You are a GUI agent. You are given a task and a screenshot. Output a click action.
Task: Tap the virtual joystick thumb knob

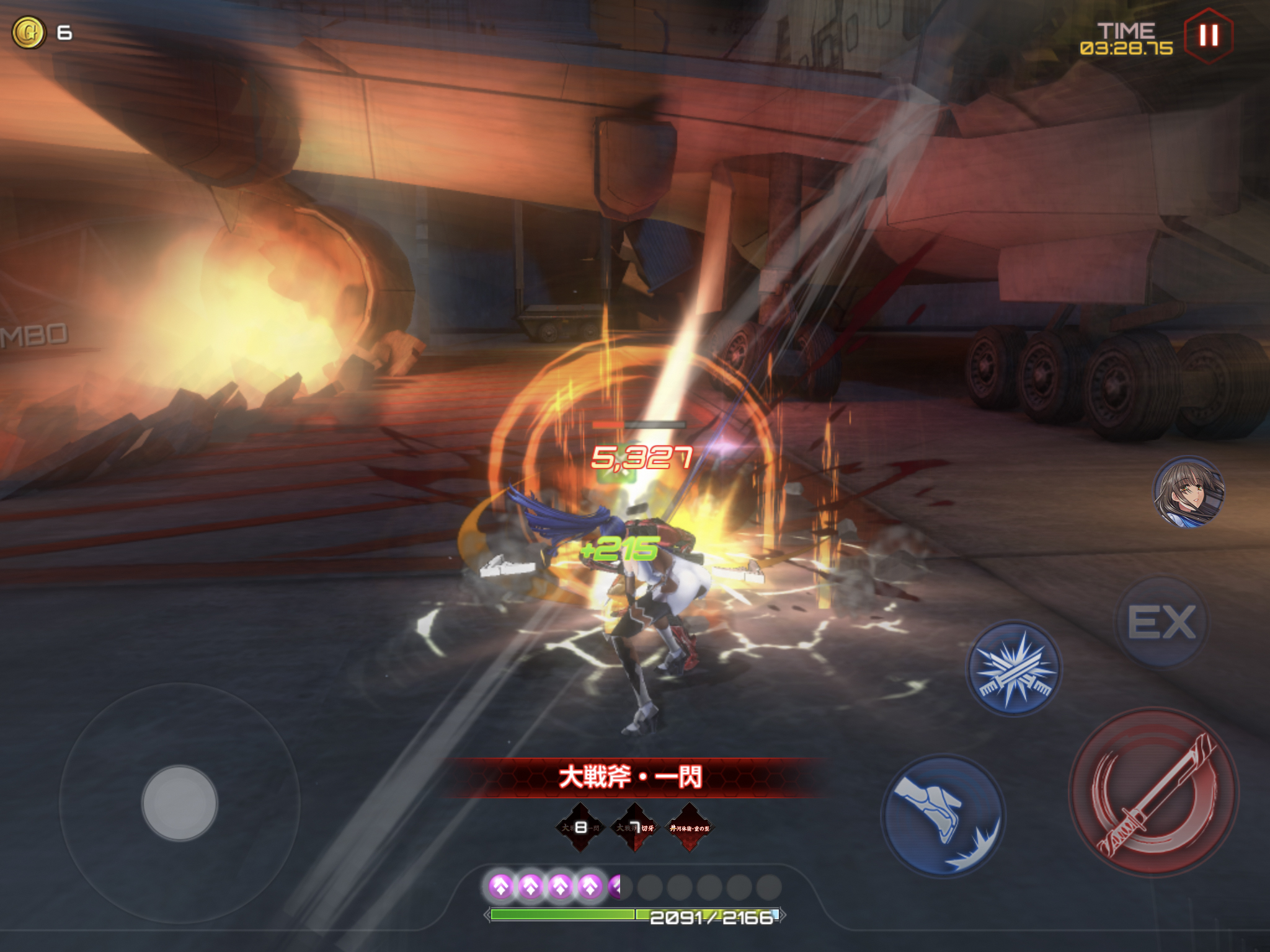[x=180, y=803]
